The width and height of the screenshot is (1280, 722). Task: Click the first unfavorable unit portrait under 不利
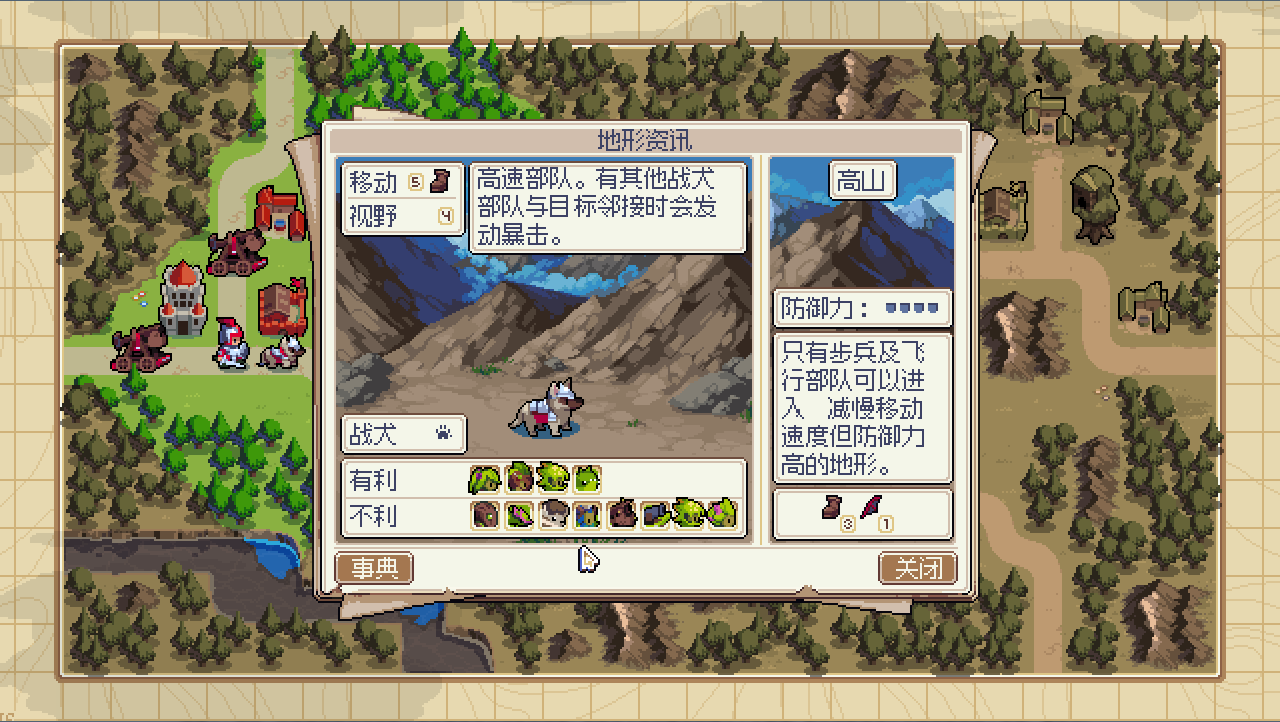click(x=484, y=518)
